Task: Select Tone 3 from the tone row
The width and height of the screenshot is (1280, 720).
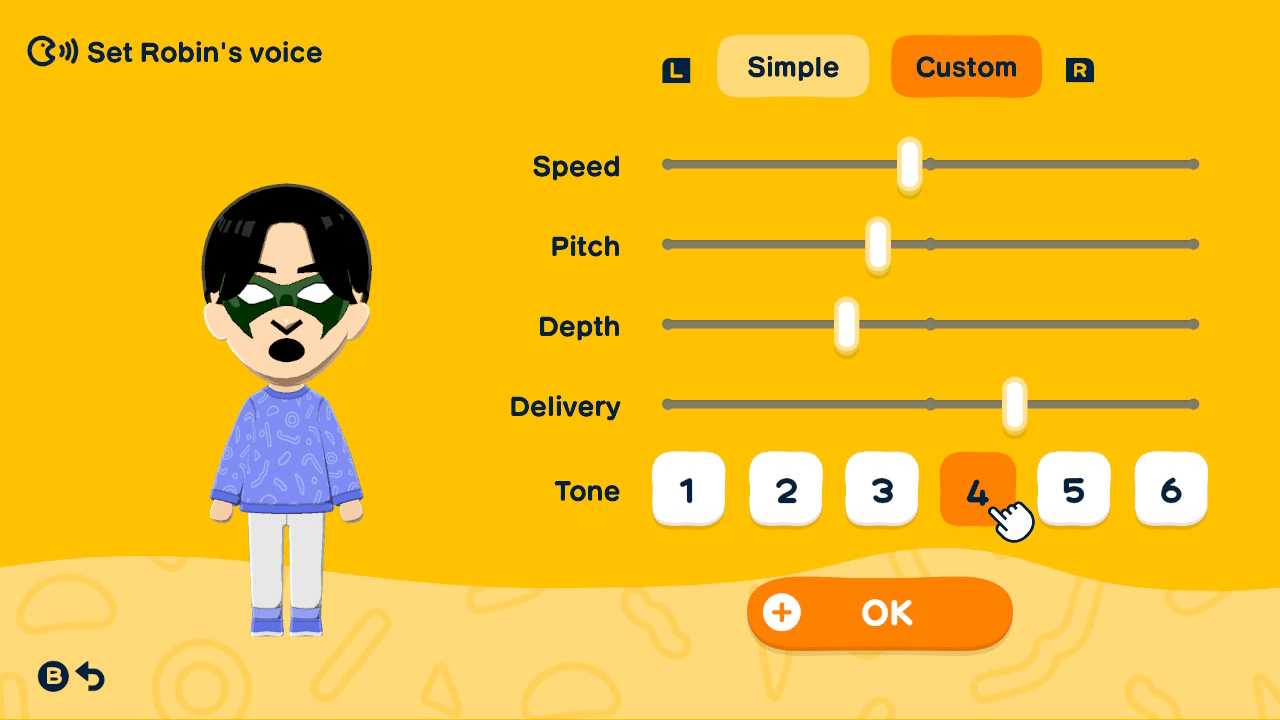Action: [x=882, y=489]
